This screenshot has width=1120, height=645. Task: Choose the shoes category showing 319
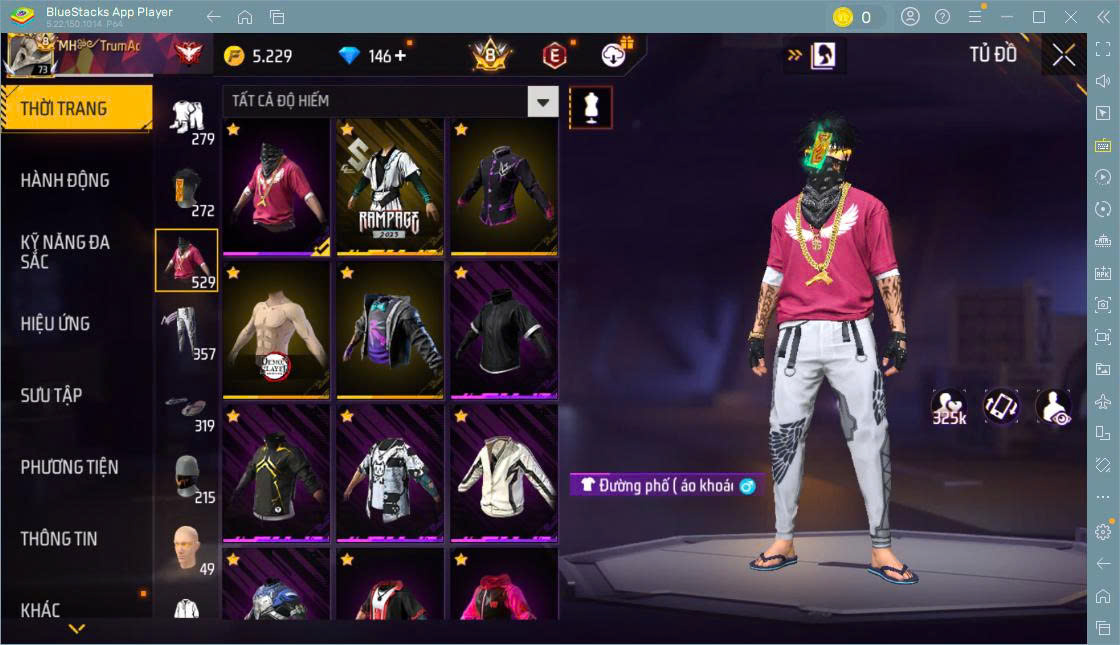pos(186,404)
